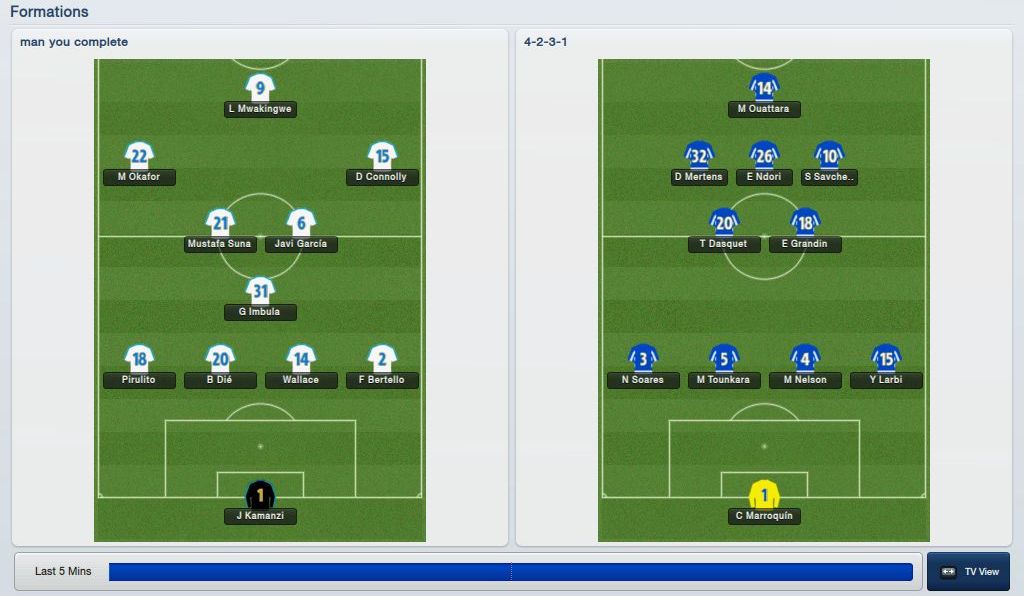Viewport: 1024px width, 596px height.
Task: Click F Bertello's name label
Action: click(382, 380)
